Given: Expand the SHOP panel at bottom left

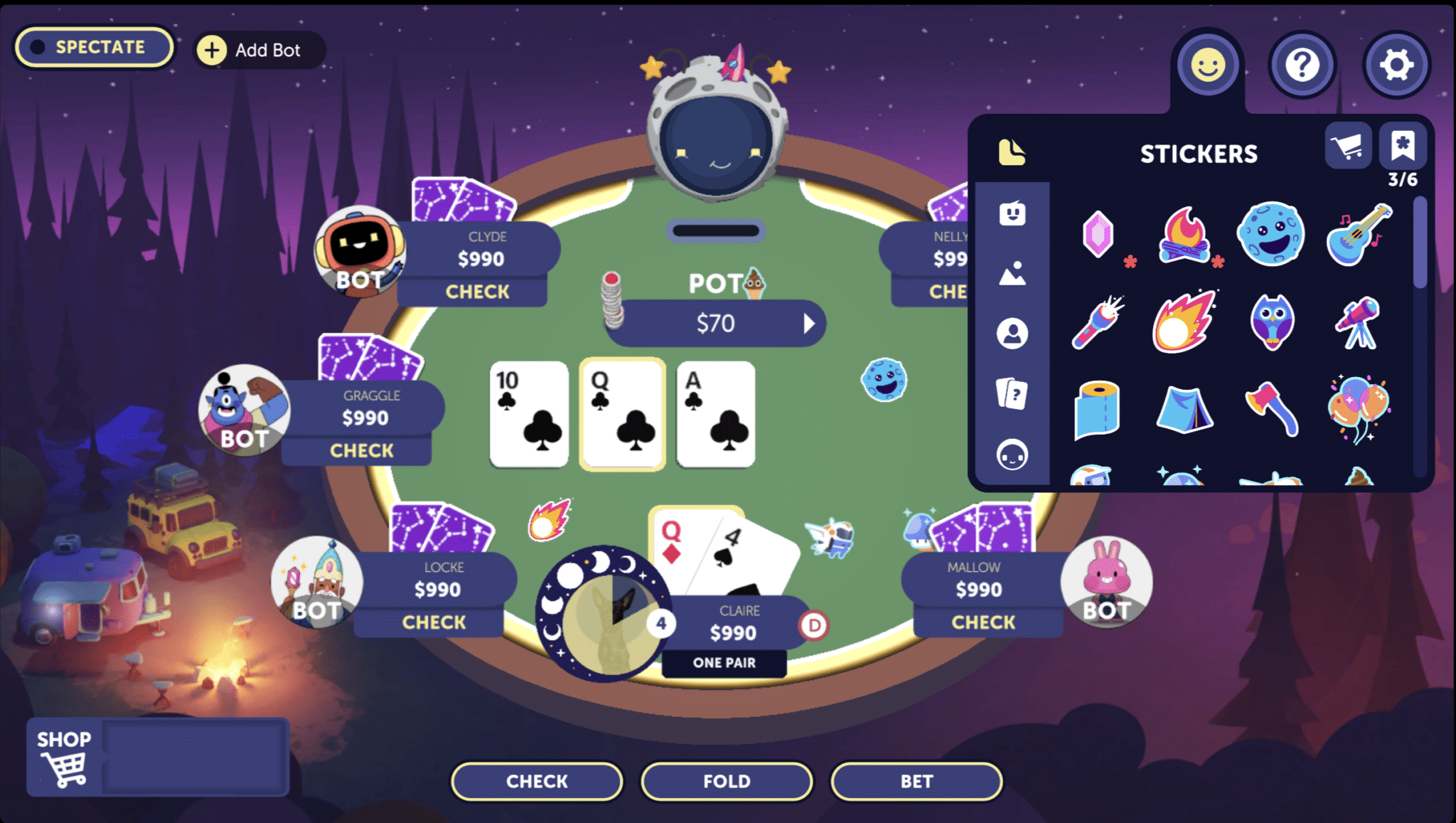Looking at the screenshot, I should click(64, 756).
